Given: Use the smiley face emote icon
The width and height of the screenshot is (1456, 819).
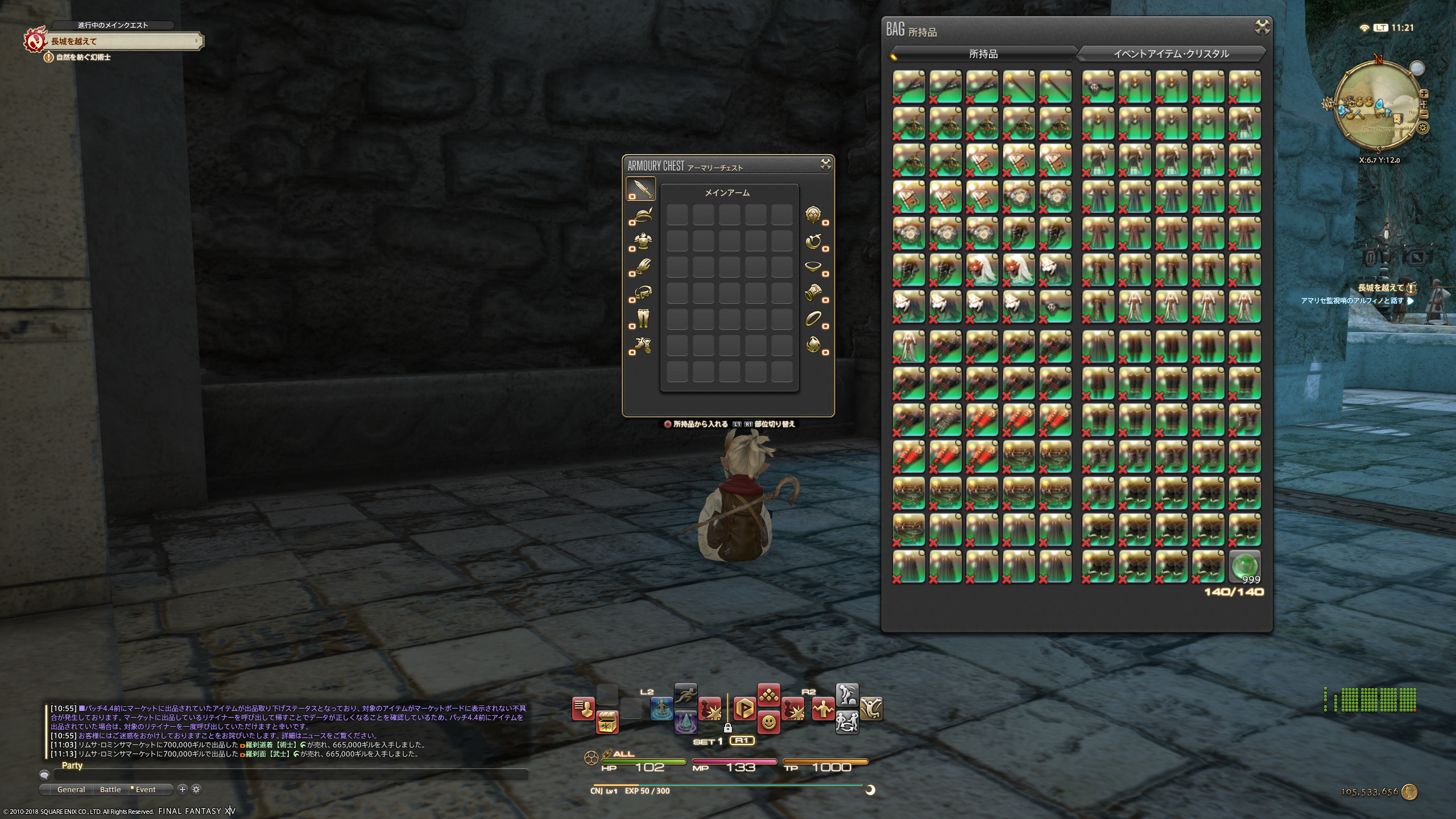Looking at the screenshot, I should tap(768, 723).
